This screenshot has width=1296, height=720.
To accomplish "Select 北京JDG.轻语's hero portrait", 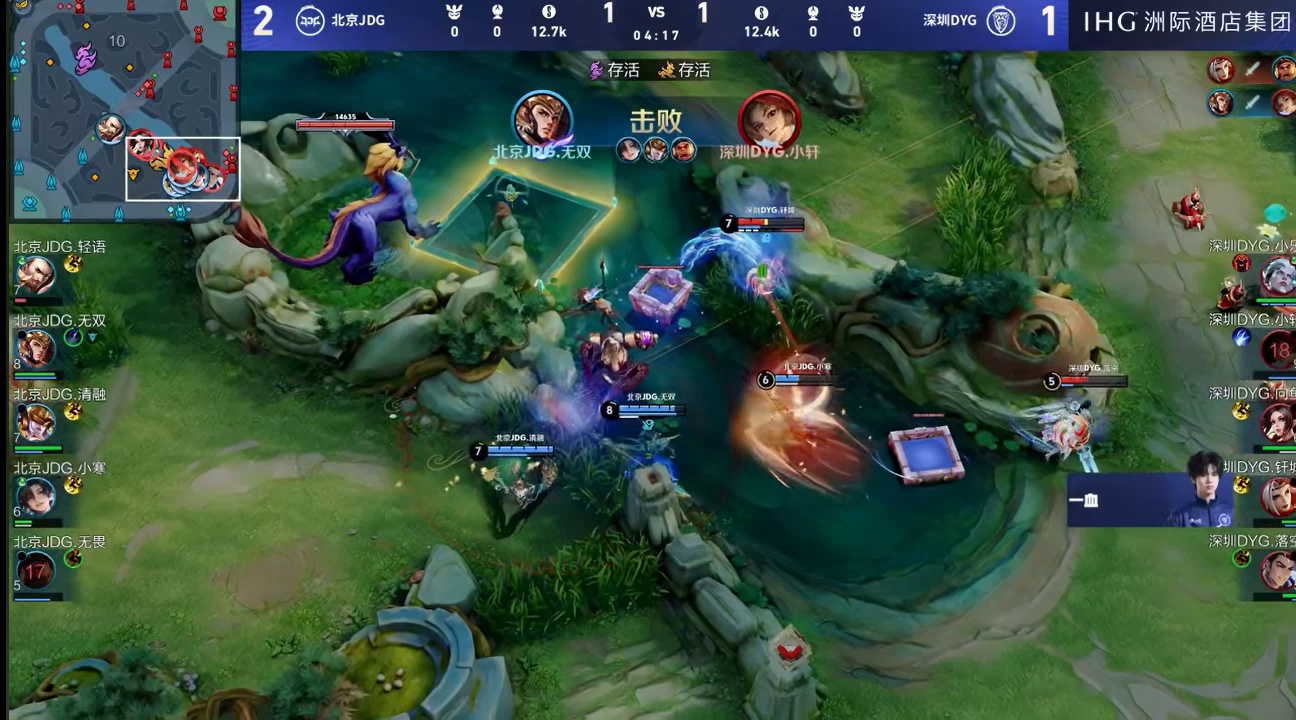I will click(35, 275).
